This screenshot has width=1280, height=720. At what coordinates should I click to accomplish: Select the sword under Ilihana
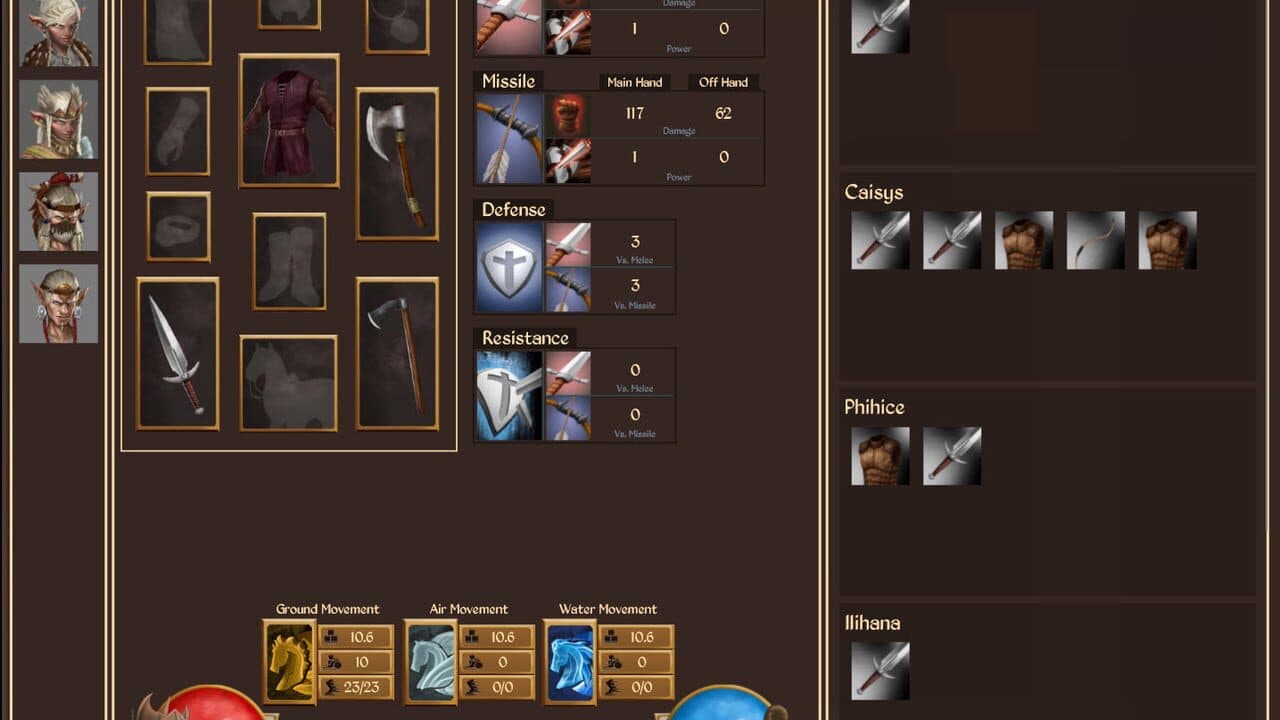pos(879,668)
